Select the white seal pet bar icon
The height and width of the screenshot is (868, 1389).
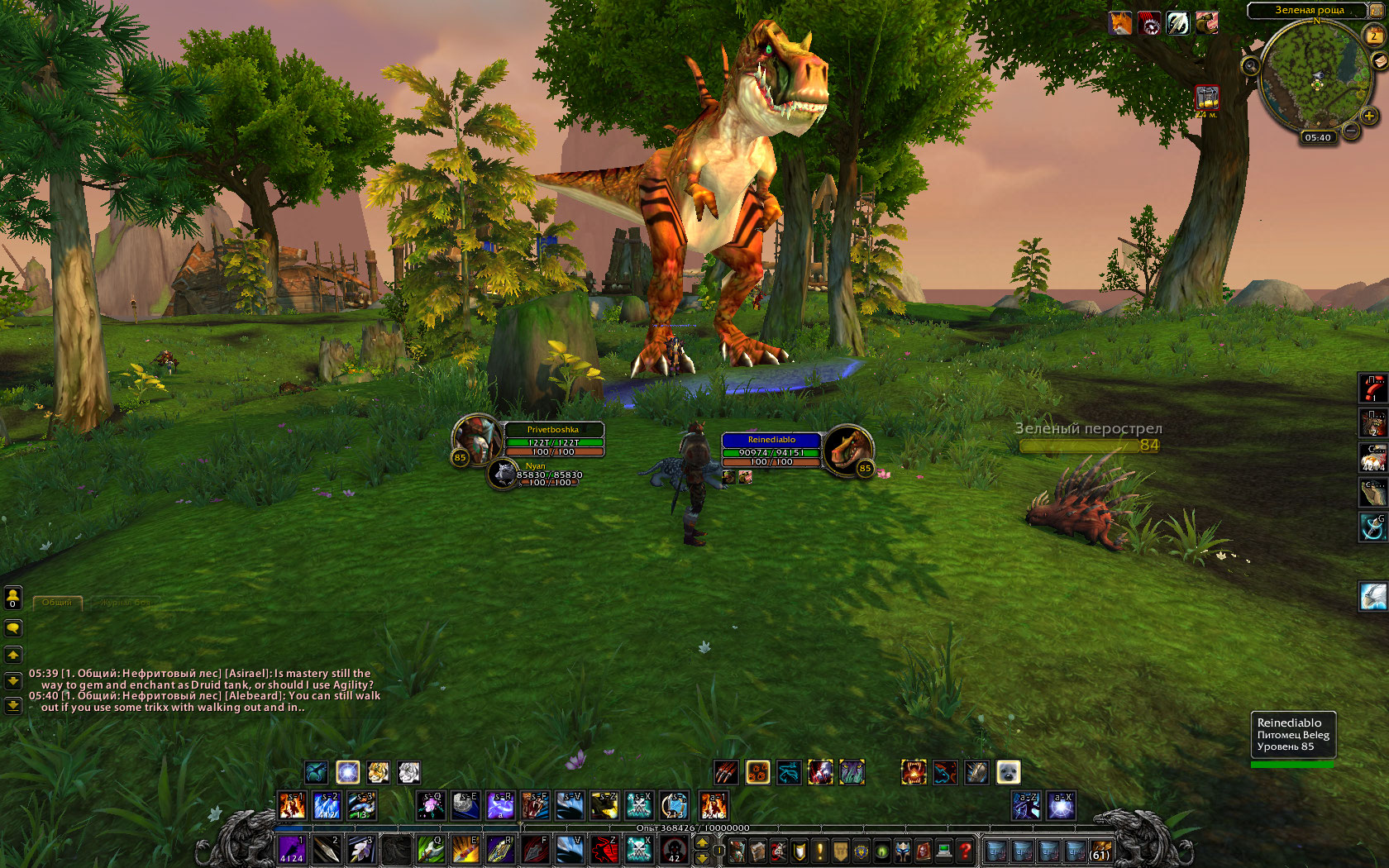click(x=1008, y=772)
